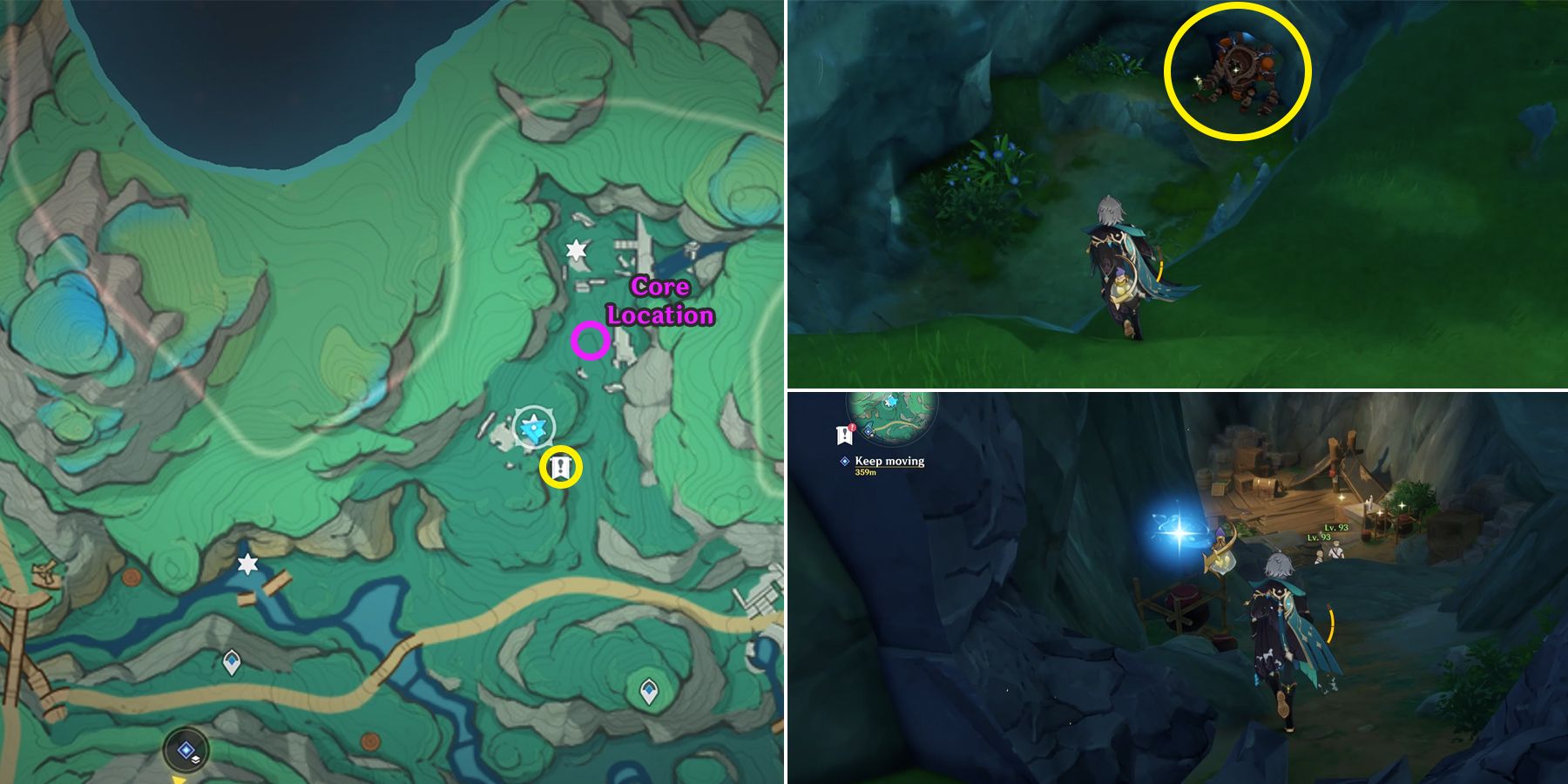Viewport: 1568px width, 784px height.
Task: Open the star landmark icon near the ruins
Action: click(x=578, y=250)
